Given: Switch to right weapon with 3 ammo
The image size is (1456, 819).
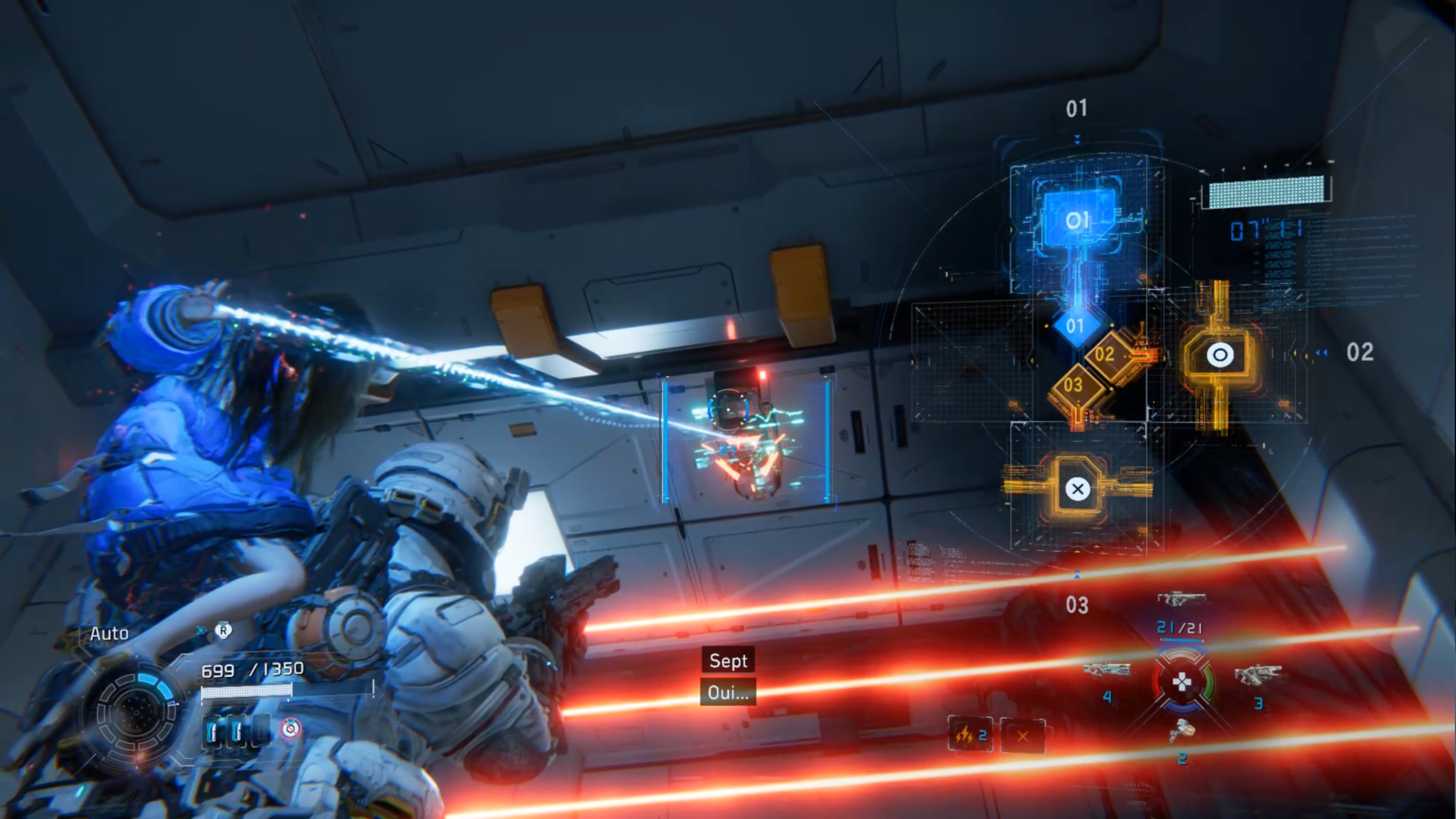Looking at the screenshot, I should tap(1257, 676).
